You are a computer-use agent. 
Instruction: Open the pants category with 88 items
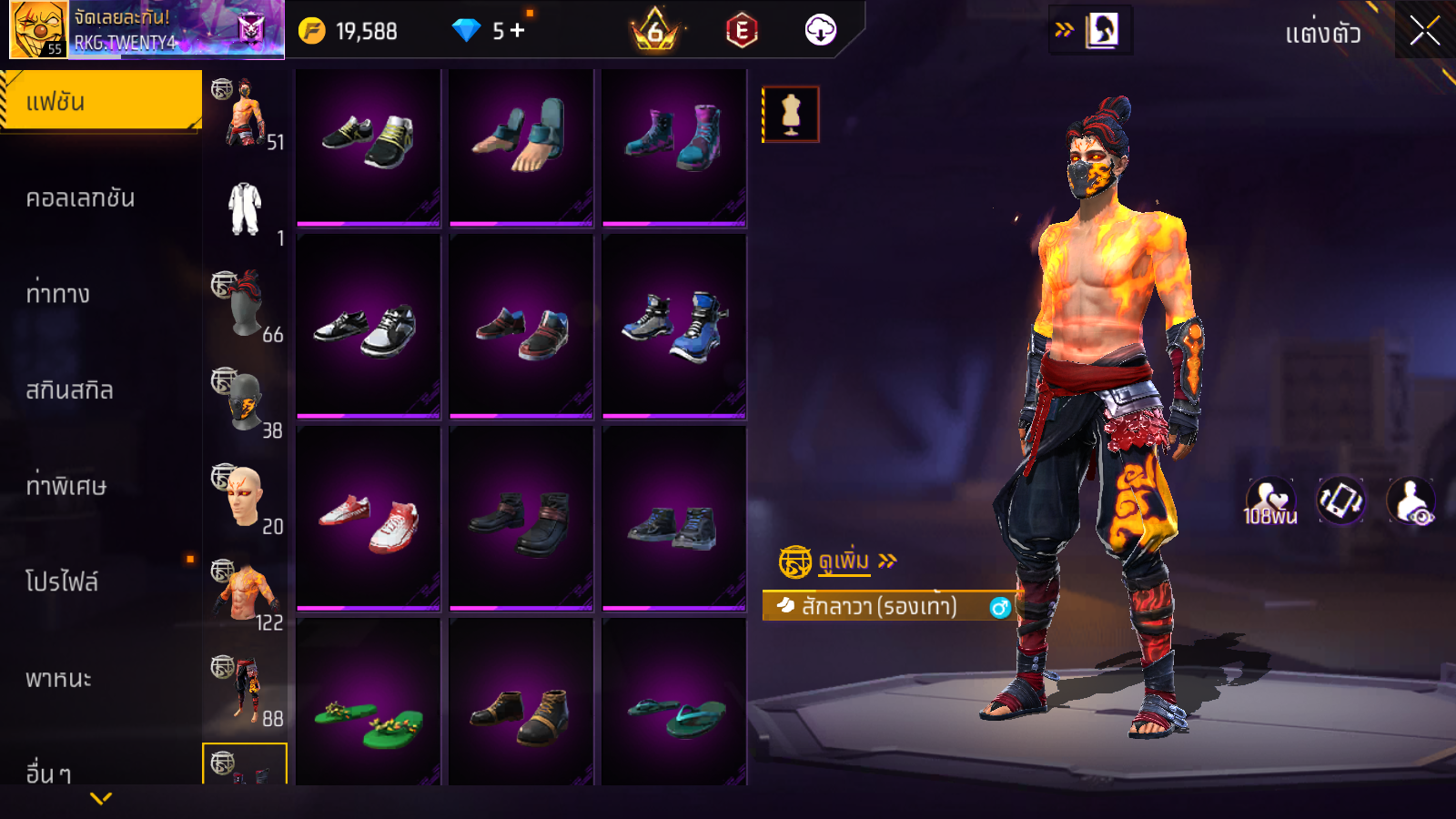tap(246, 690)
